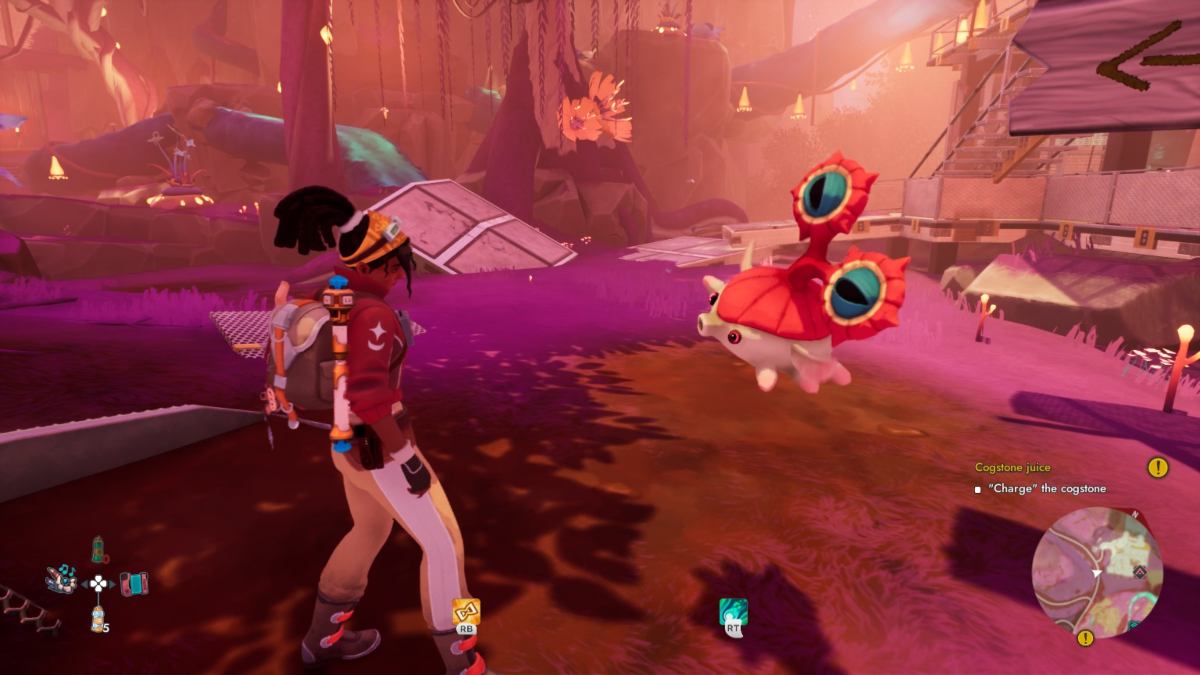Click the yellow exclamation marker below minimap
The image size is (1200, 675).
pos(1085,638)
